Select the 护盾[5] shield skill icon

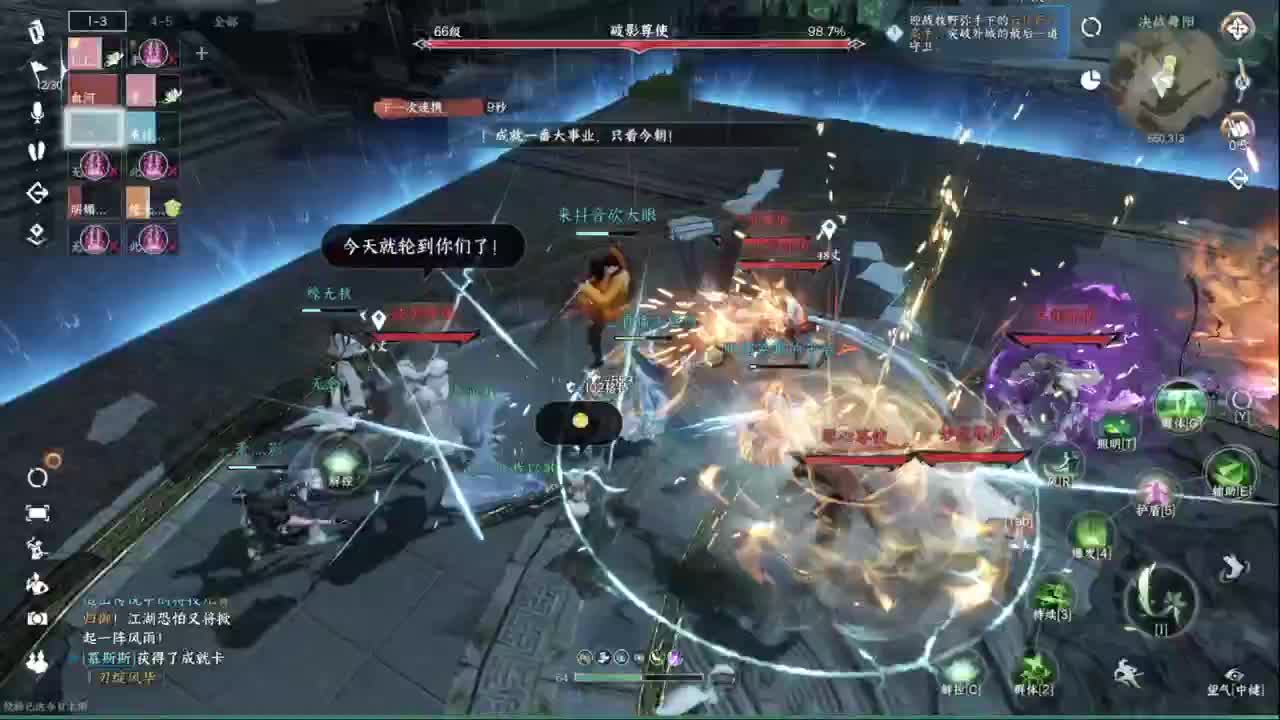[x=1157, y=491]
